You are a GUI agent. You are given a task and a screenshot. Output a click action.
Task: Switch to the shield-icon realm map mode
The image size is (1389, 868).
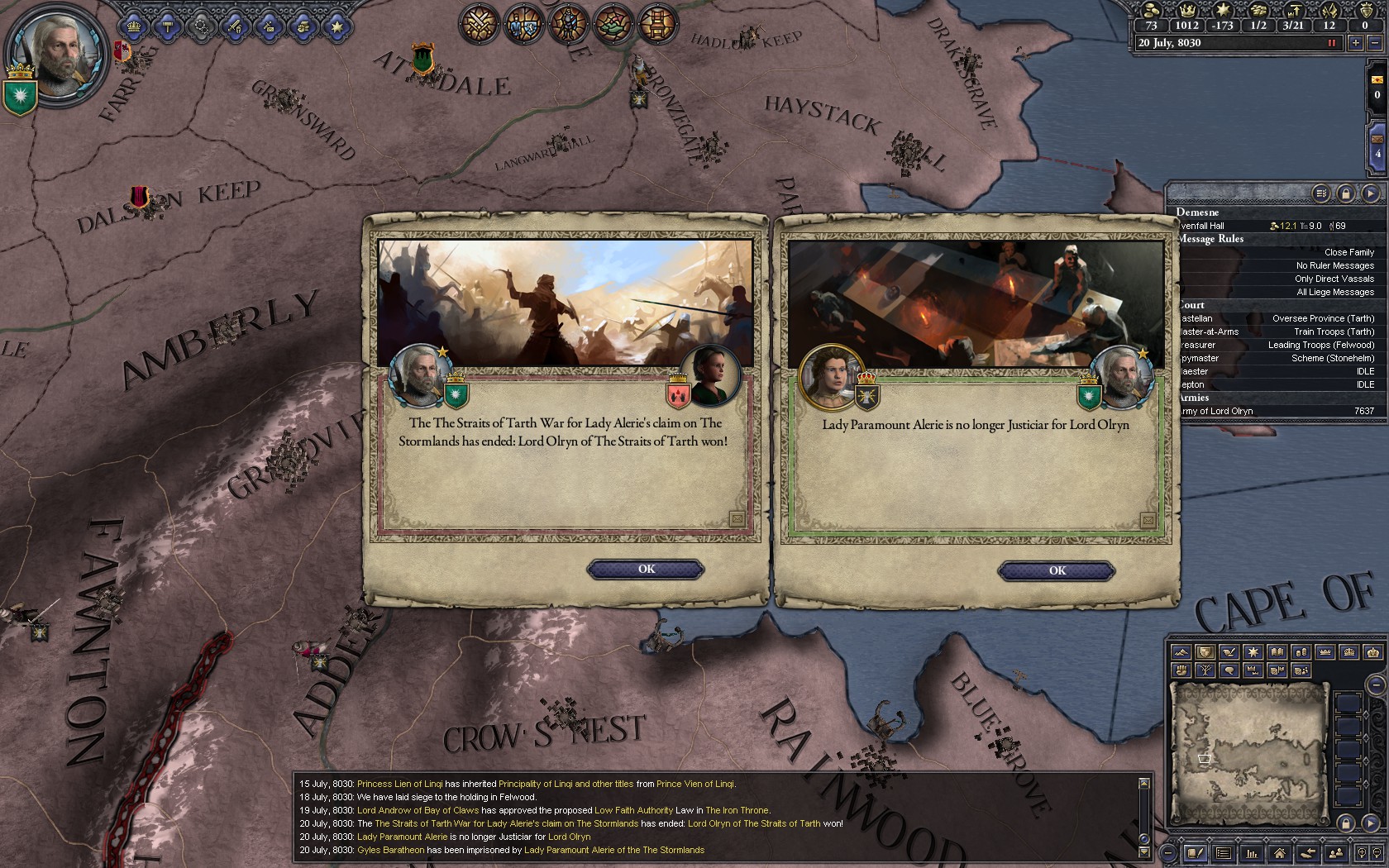[x=1205, y=652]
